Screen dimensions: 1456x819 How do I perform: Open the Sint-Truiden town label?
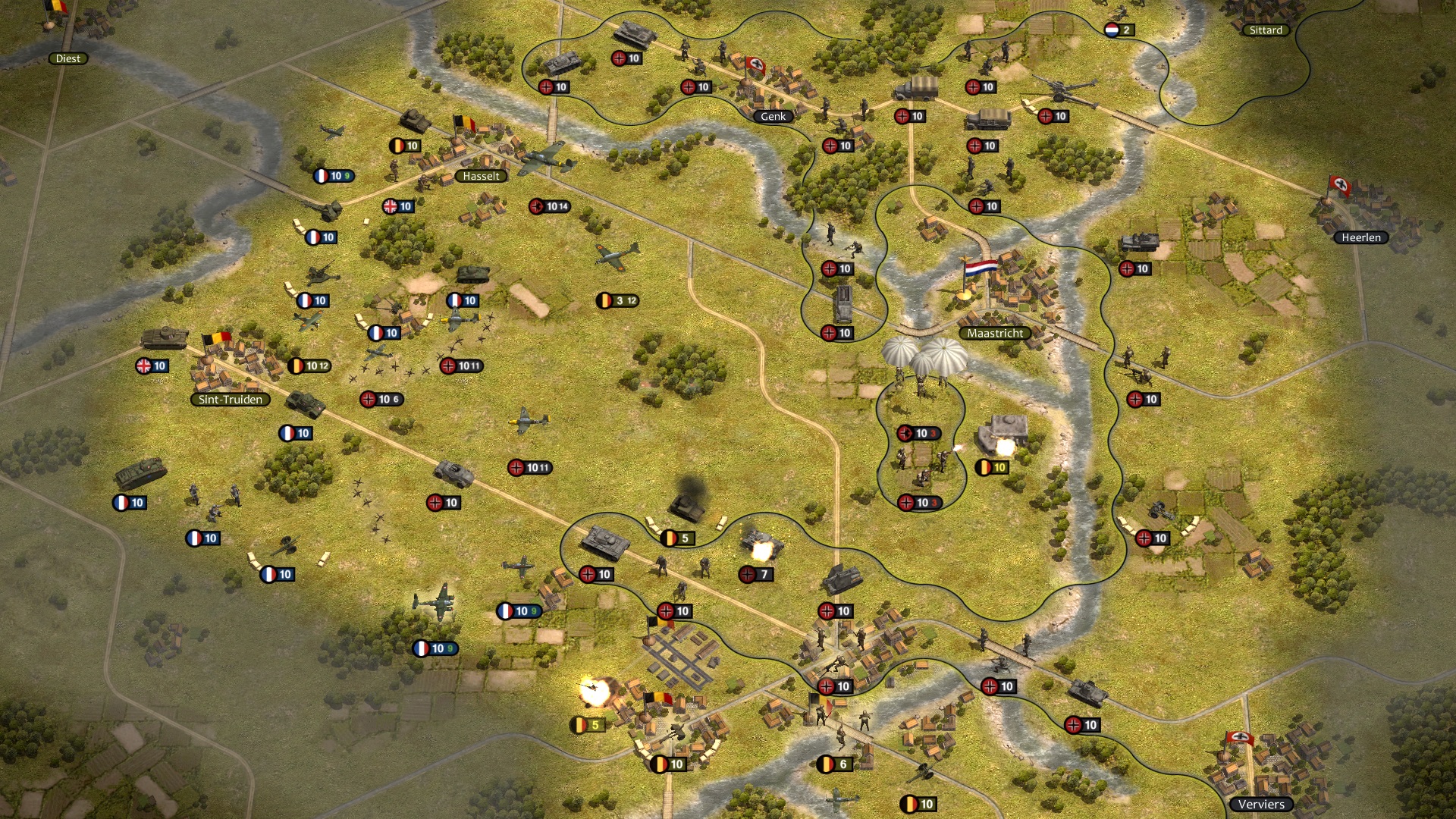(231, 399)
